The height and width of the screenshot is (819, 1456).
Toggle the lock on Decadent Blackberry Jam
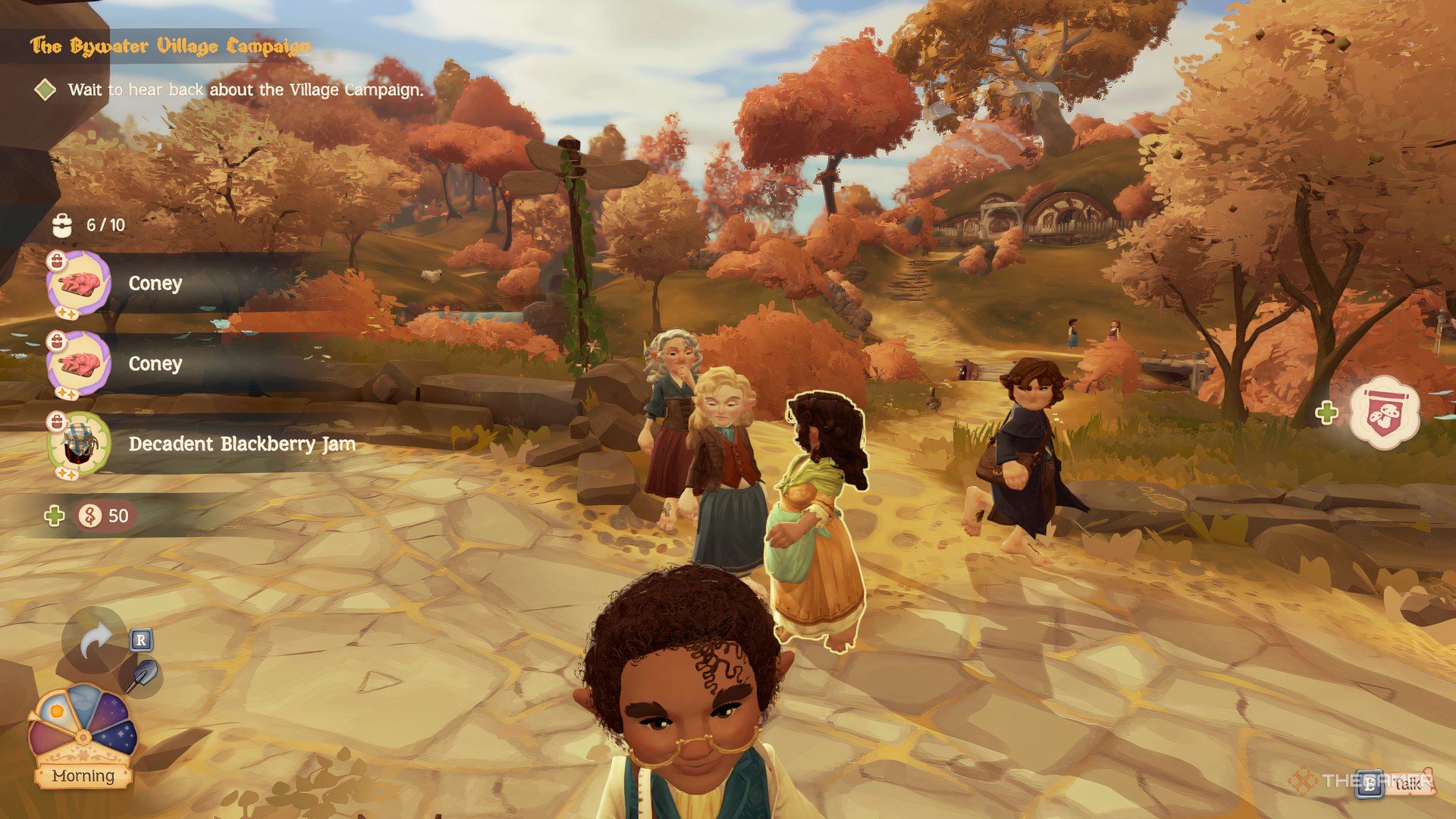tap(58, 422)
